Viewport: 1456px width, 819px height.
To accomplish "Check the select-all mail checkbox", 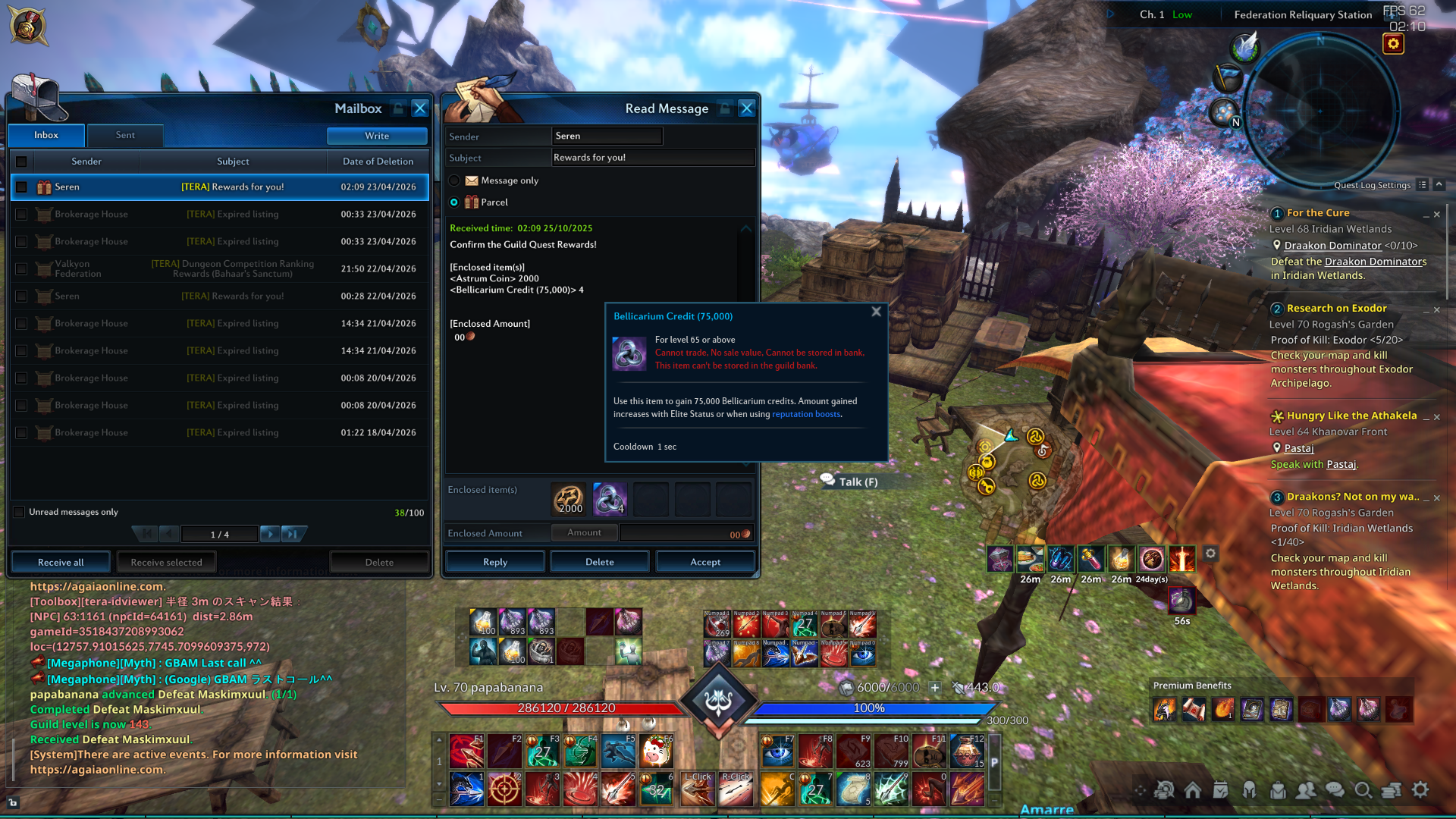I will pos(21,162).
